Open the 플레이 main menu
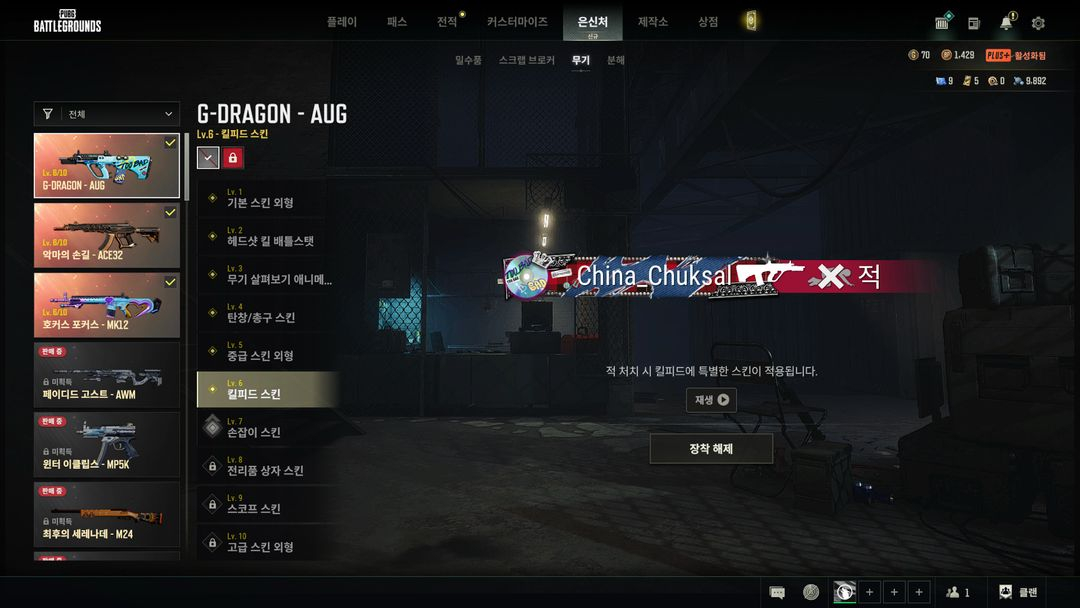The image size is (1080, 608). tap(341, 22)
